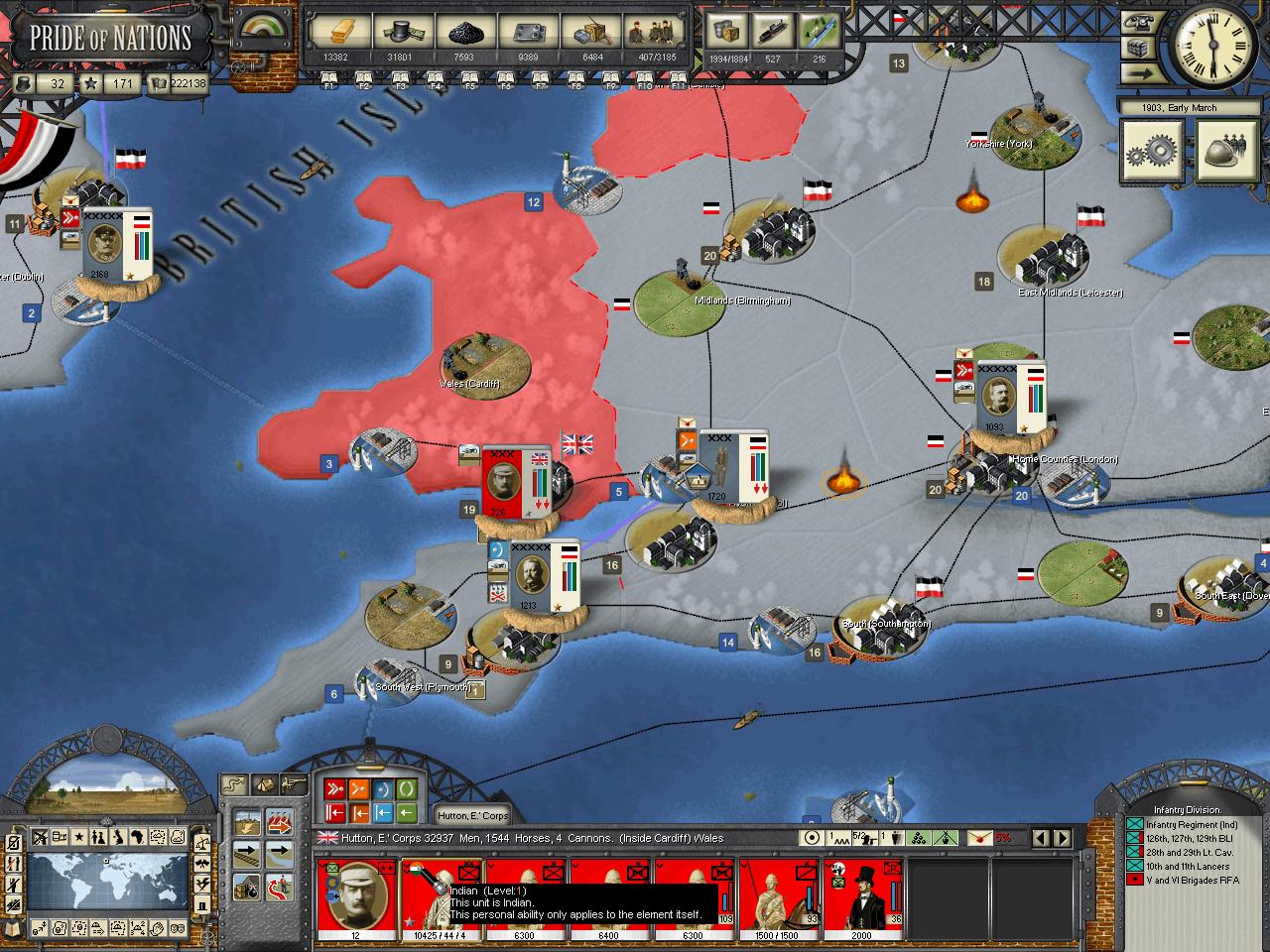Select the V and VI Brigades RFA row
Image resolution: width=1270 pixels, height=952 pixels.
1186,880
